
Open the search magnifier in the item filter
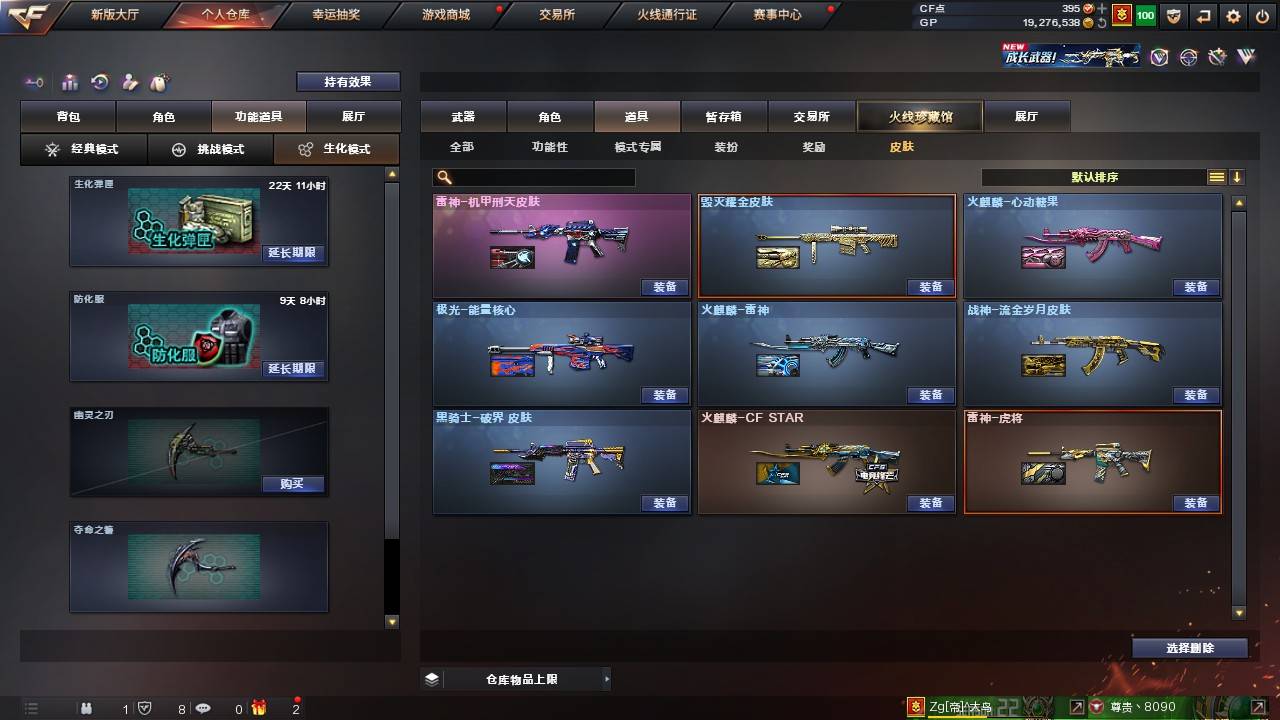click(442, 177)
